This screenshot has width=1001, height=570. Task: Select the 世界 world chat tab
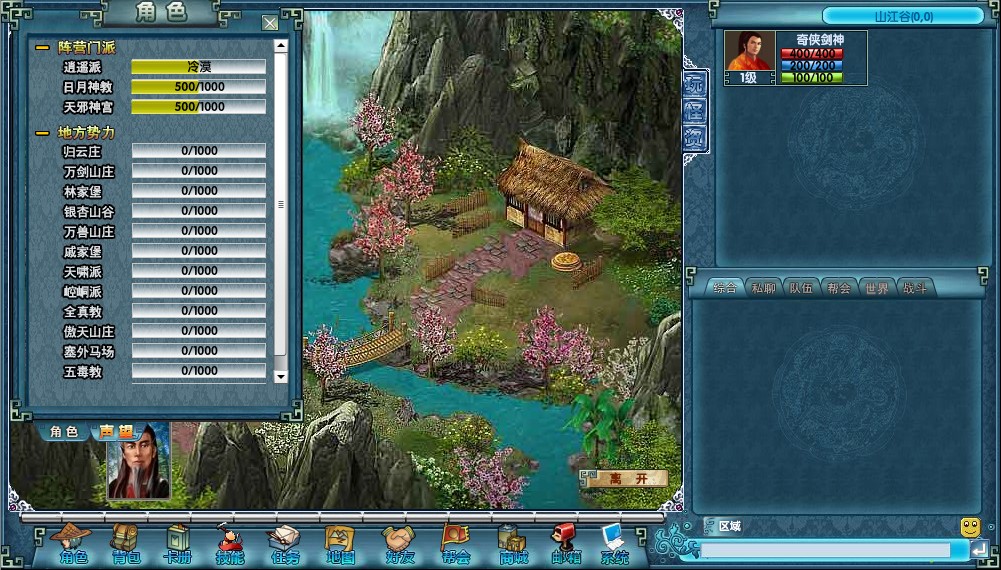click(876, 288)
